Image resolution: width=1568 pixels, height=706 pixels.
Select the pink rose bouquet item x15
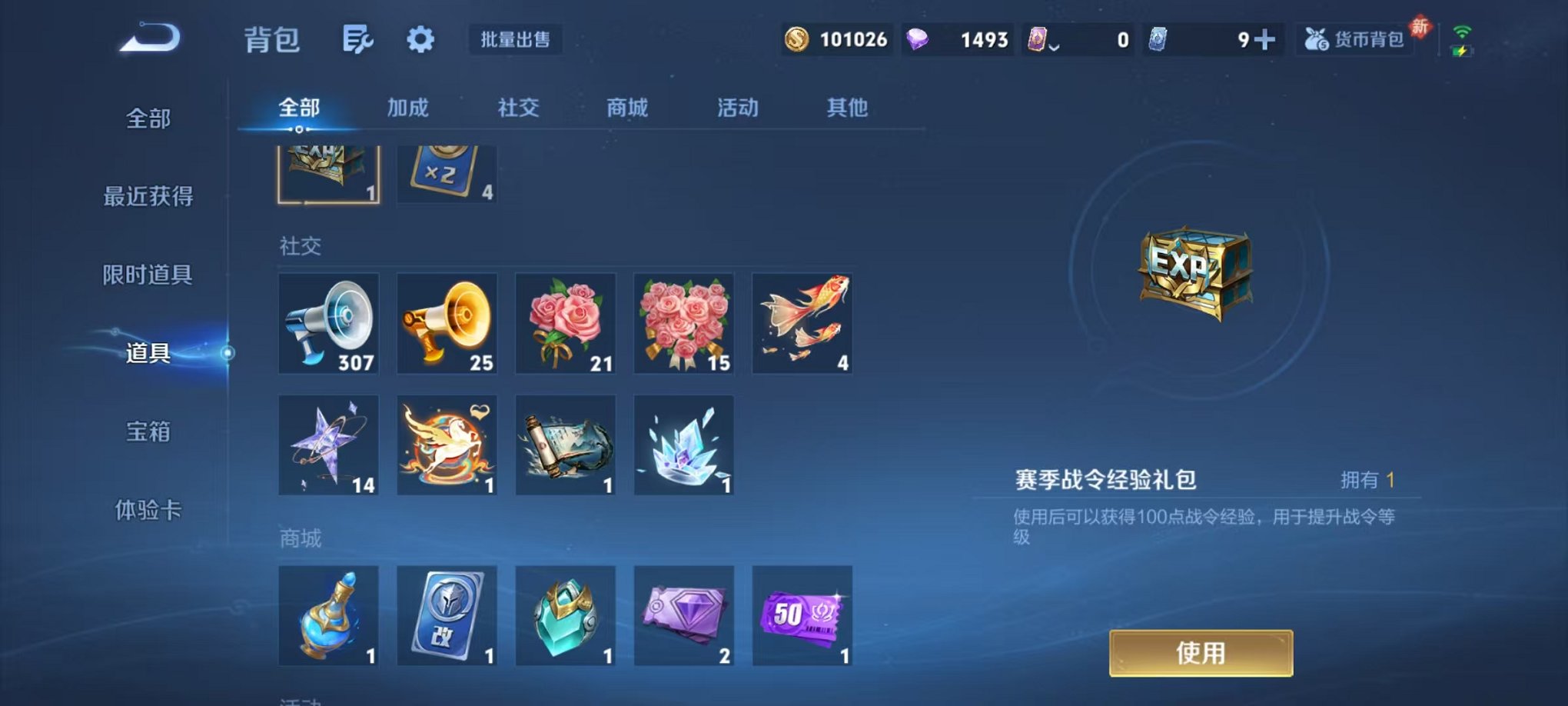tap(683, 323)
